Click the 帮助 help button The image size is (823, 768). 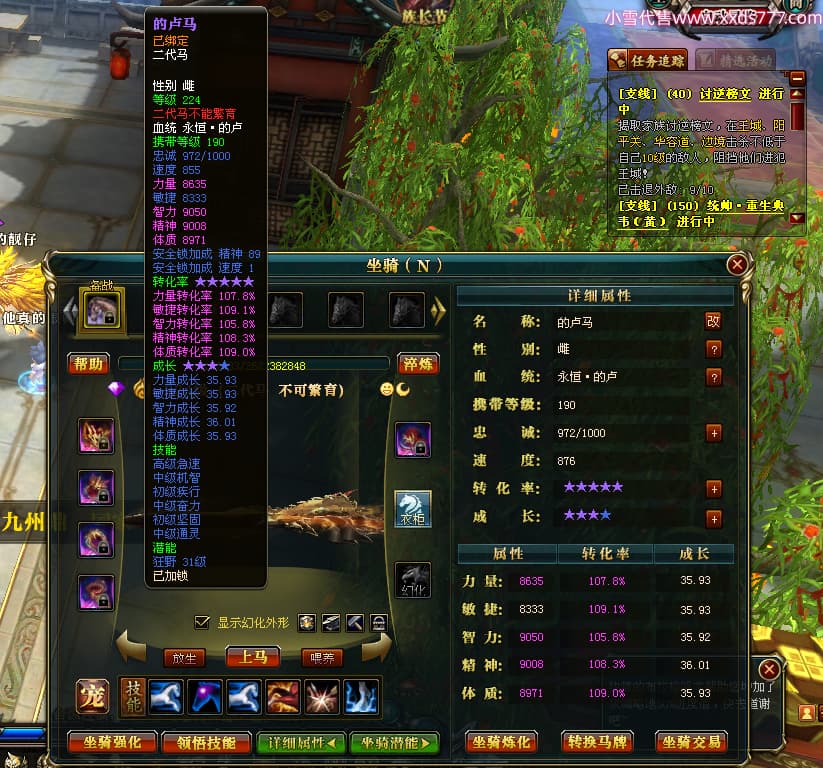click(x=88, y=364)
